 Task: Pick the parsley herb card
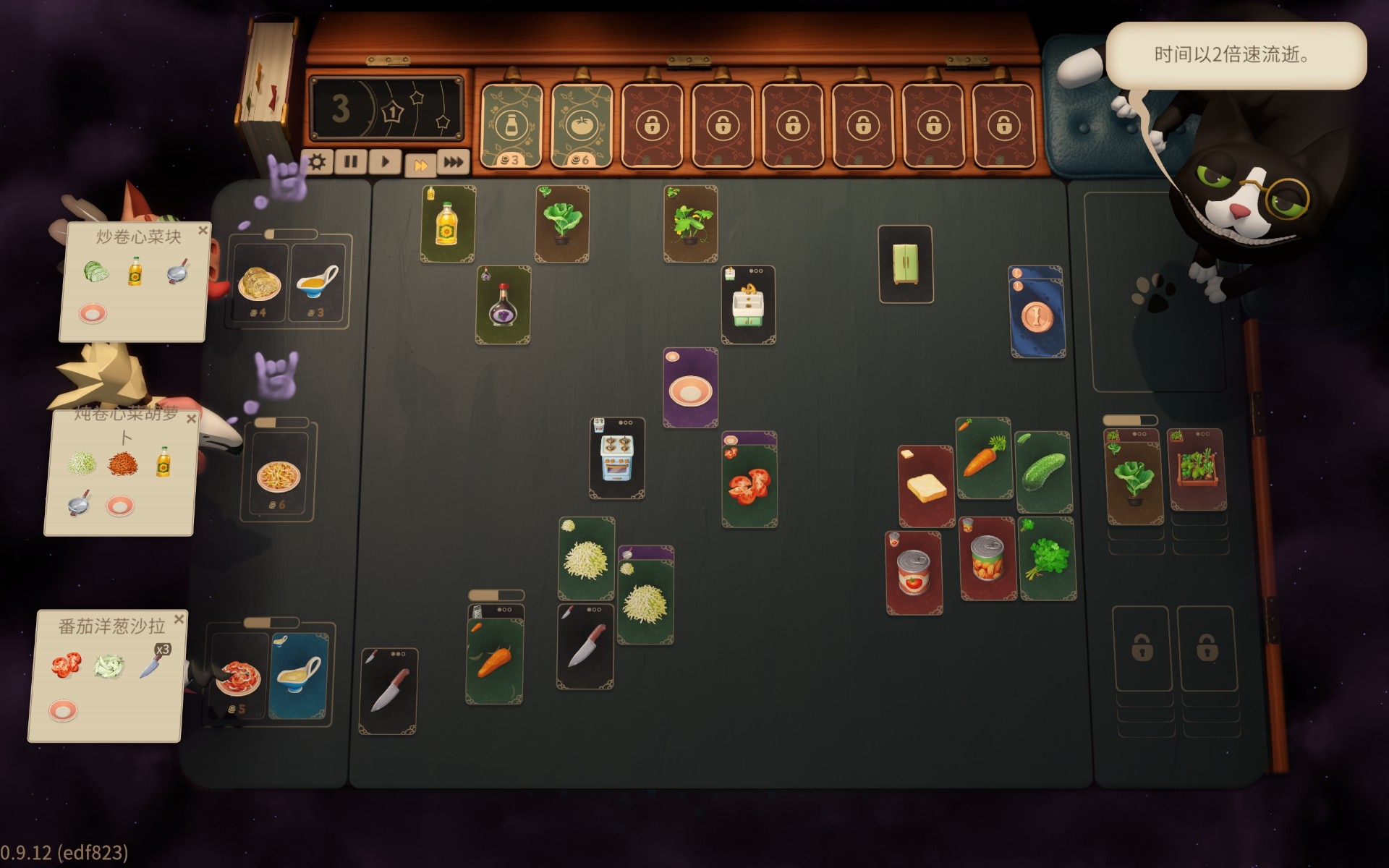[x=1047, y=558]
